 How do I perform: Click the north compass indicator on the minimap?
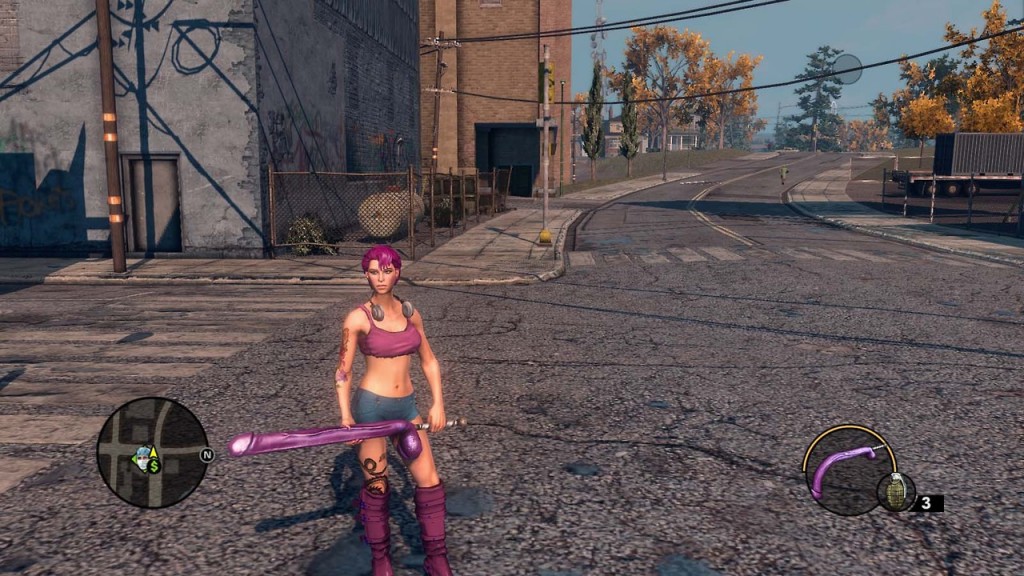click(207, 454)
